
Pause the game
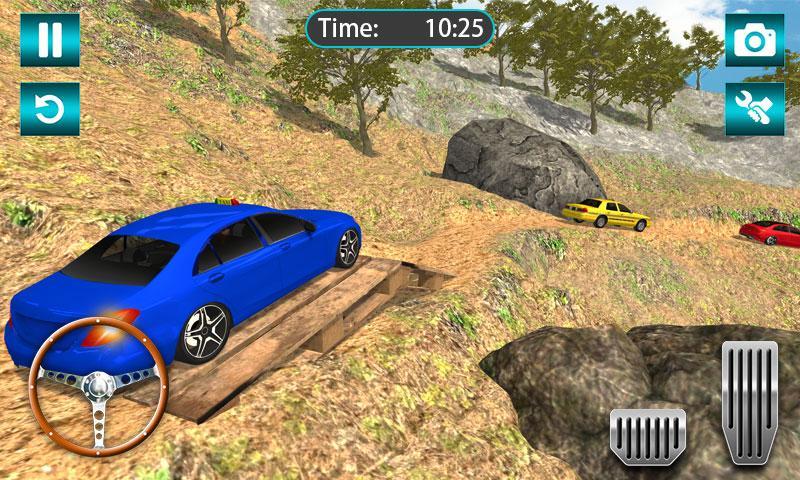48,40
